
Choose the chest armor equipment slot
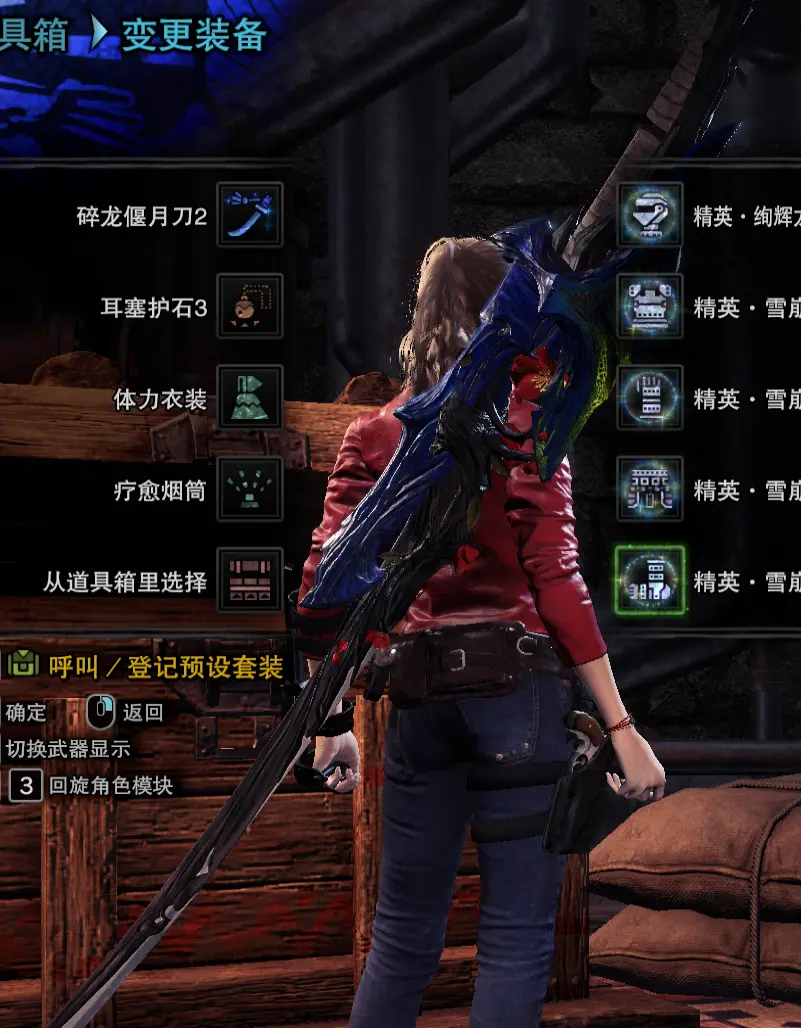[x=650, y=306]
